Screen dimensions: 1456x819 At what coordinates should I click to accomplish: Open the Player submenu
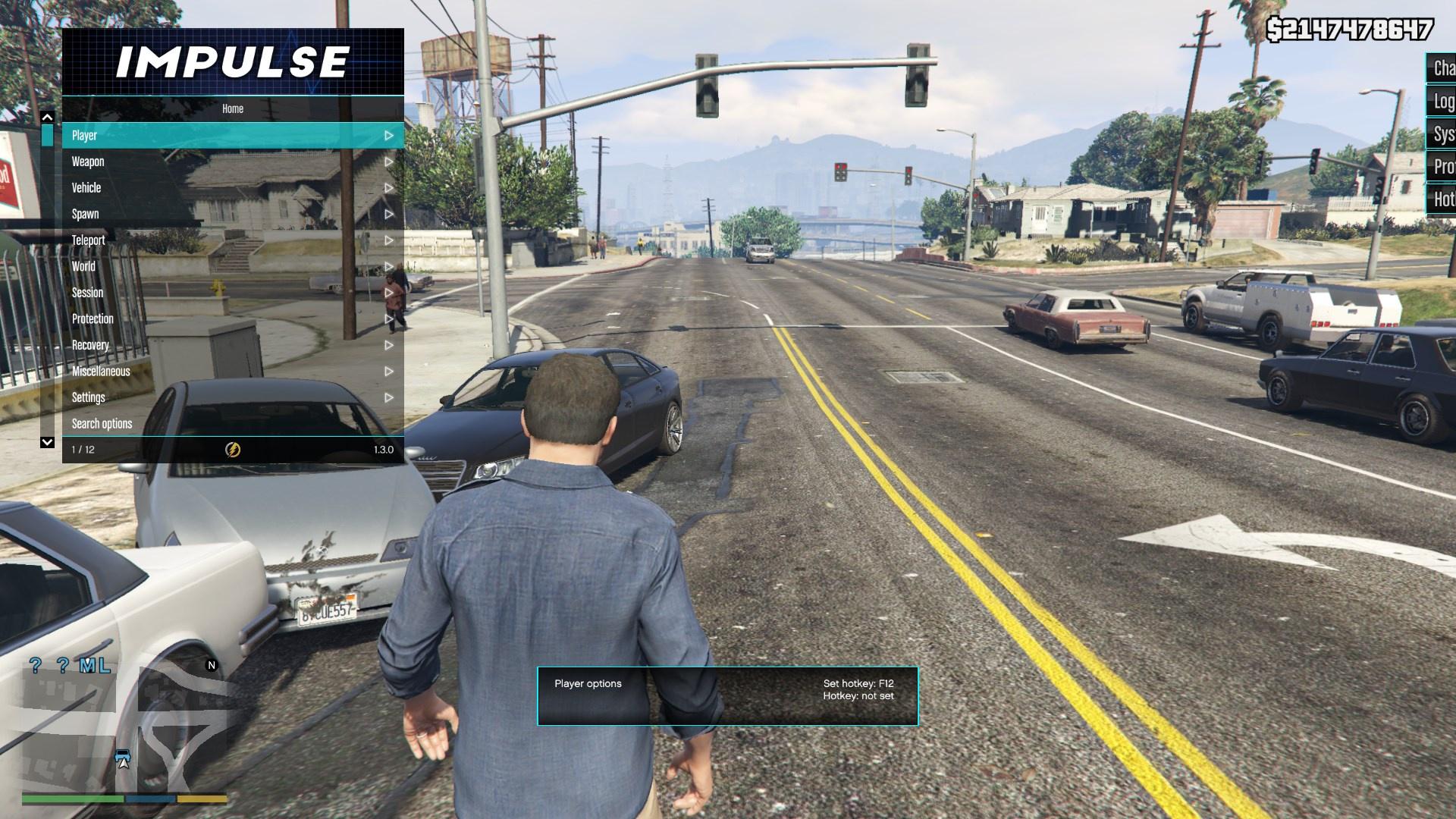click(232, 136)
